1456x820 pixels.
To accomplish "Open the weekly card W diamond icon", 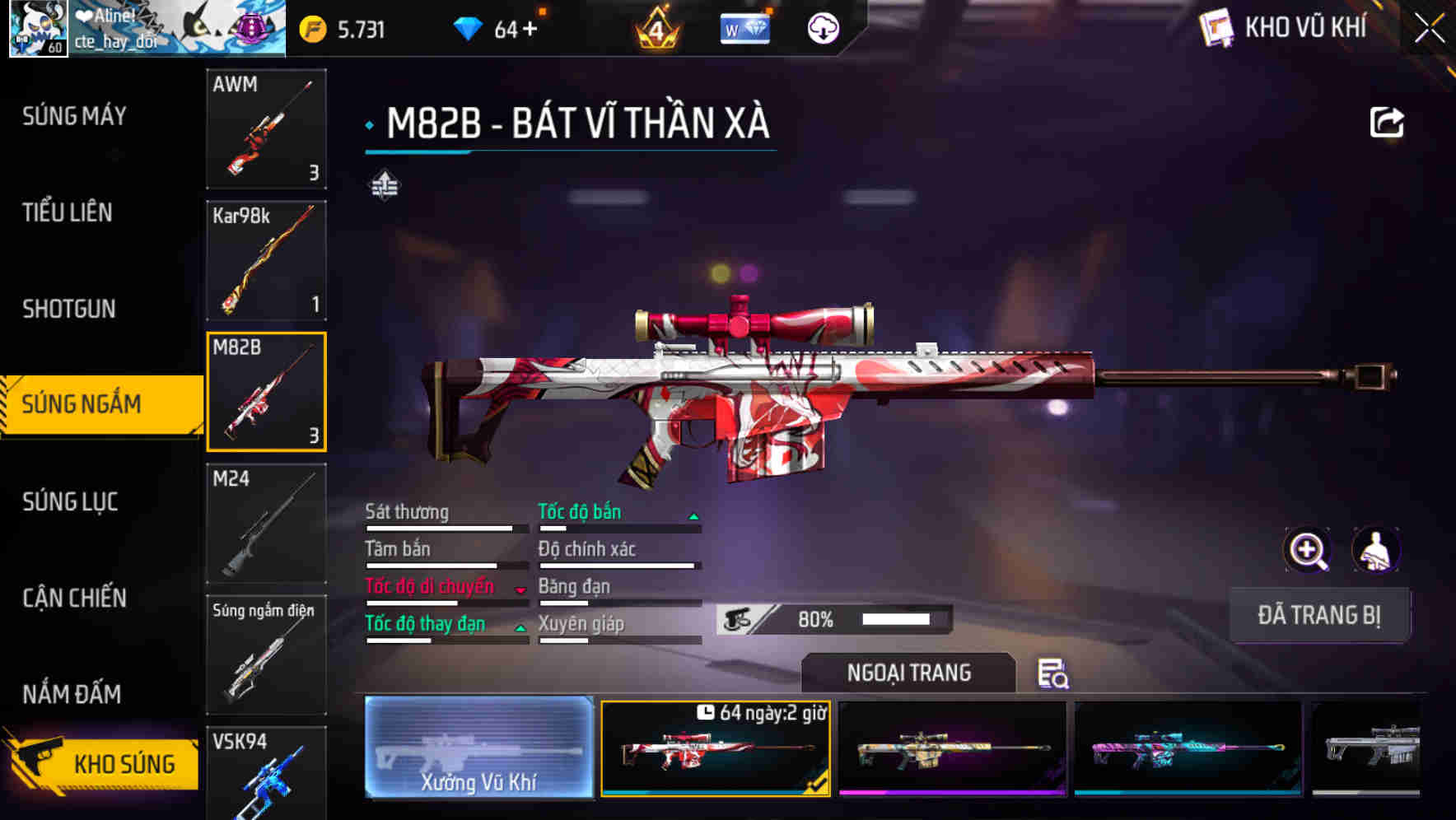I will click(x=744, y=29).
